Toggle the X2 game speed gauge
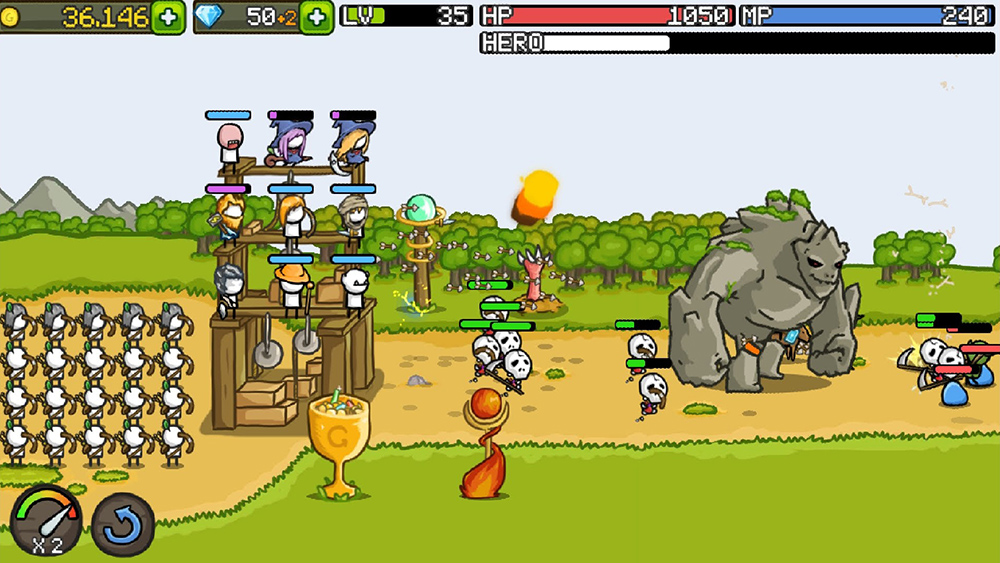 (x=46, y=520)
